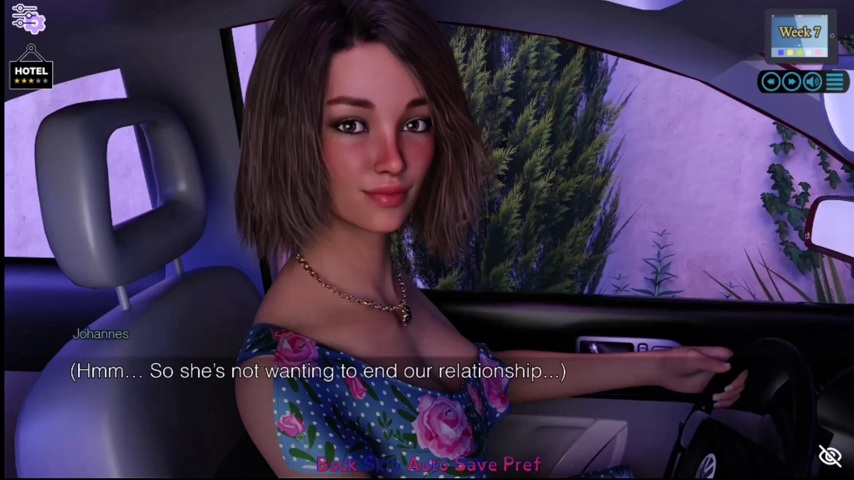
Task: Open Pref in the quick menu
Action: pos(522,465)
